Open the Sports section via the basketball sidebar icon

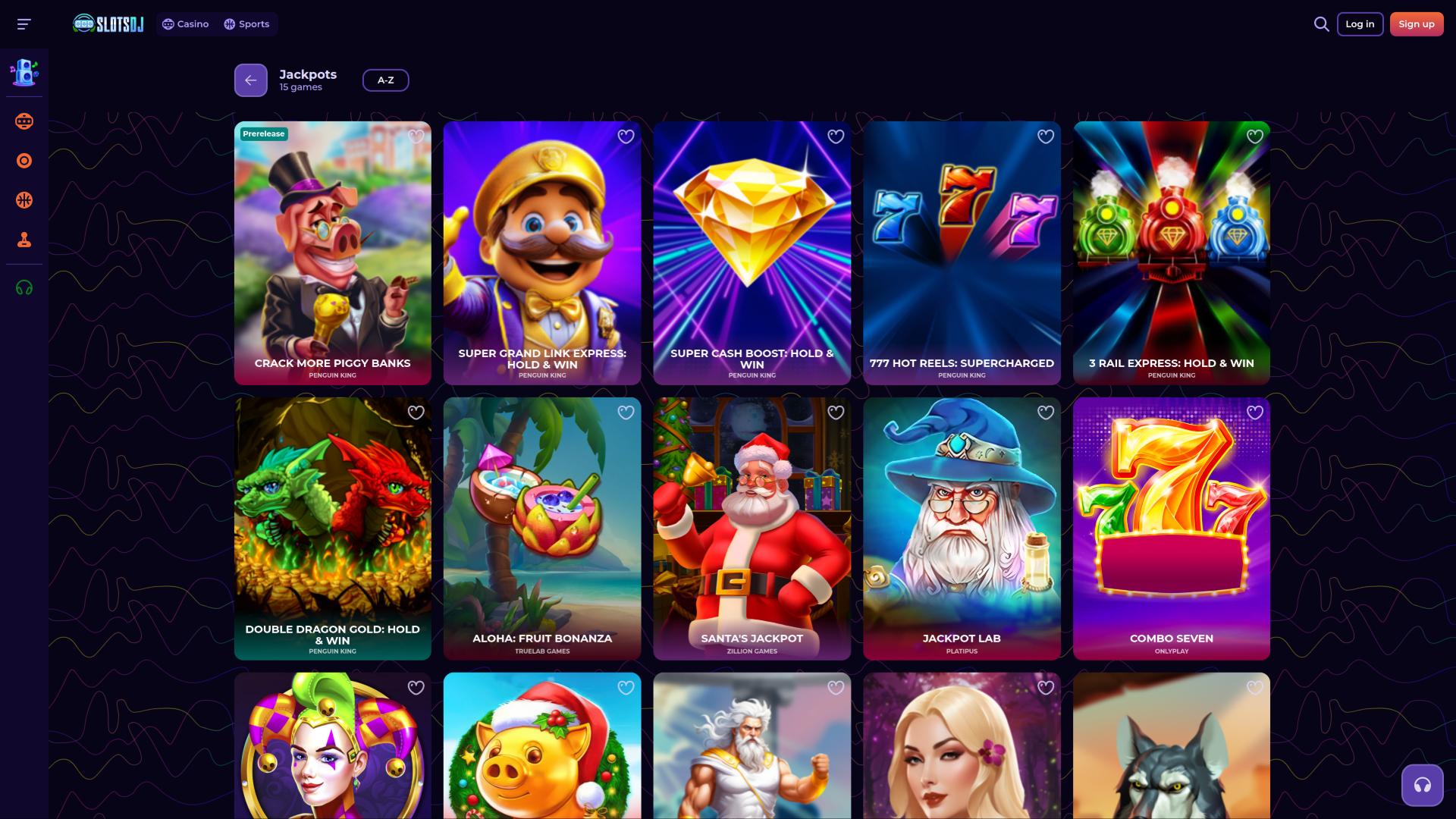point(24,200)
